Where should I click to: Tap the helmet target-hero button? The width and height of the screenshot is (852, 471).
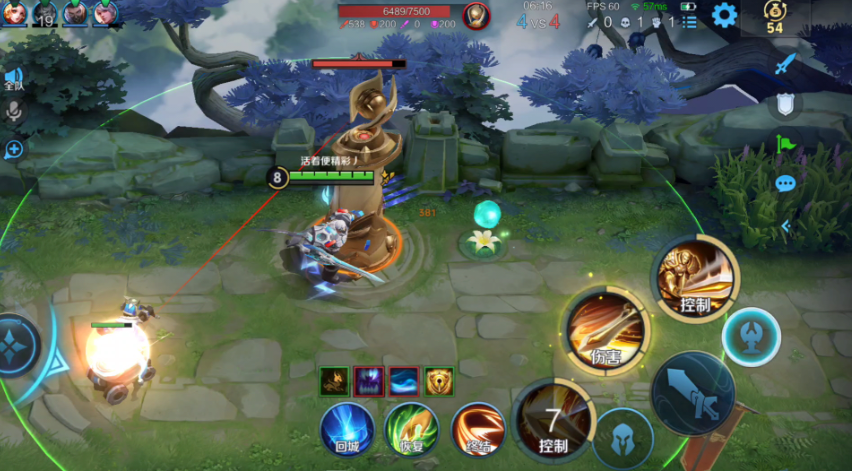point(622,438)
